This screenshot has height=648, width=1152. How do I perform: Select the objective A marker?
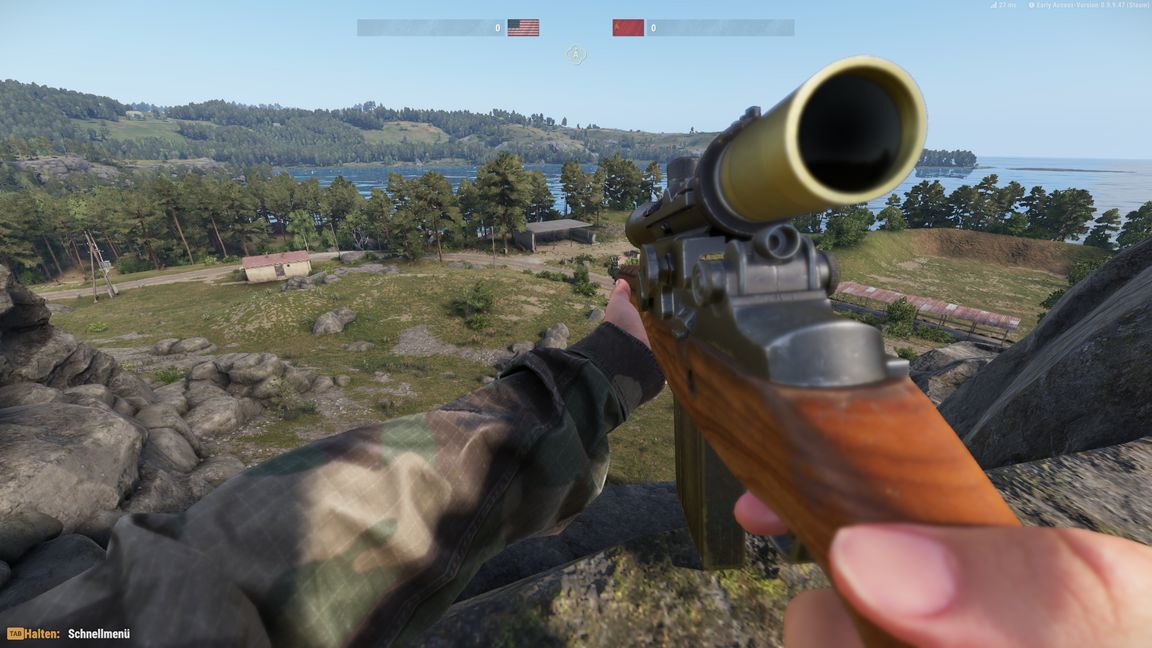(576, 54)
